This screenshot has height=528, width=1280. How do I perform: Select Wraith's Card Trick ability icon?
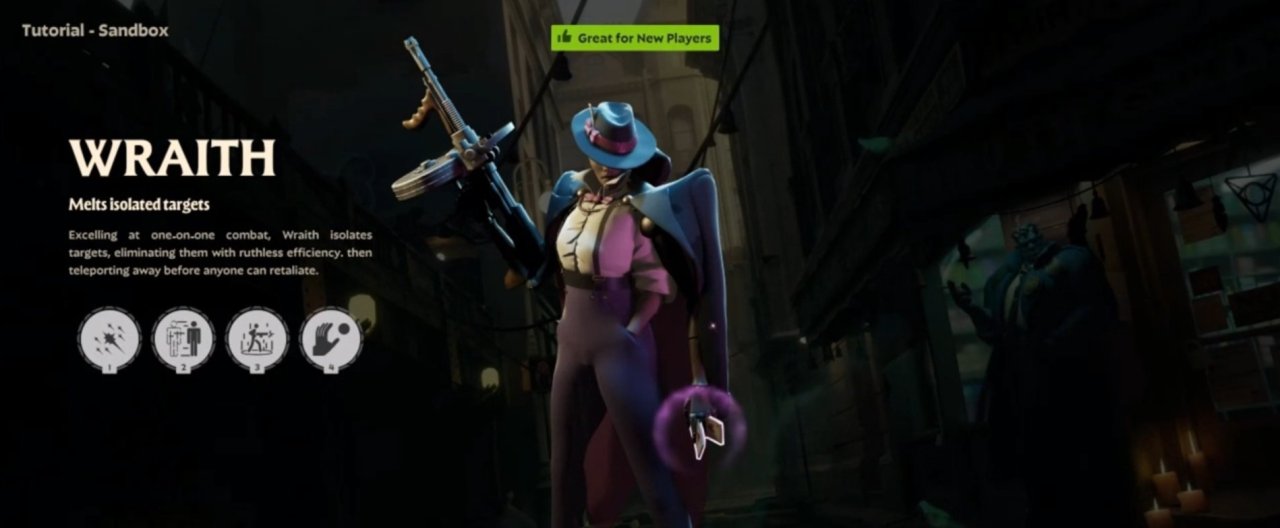tap(109, 338)
